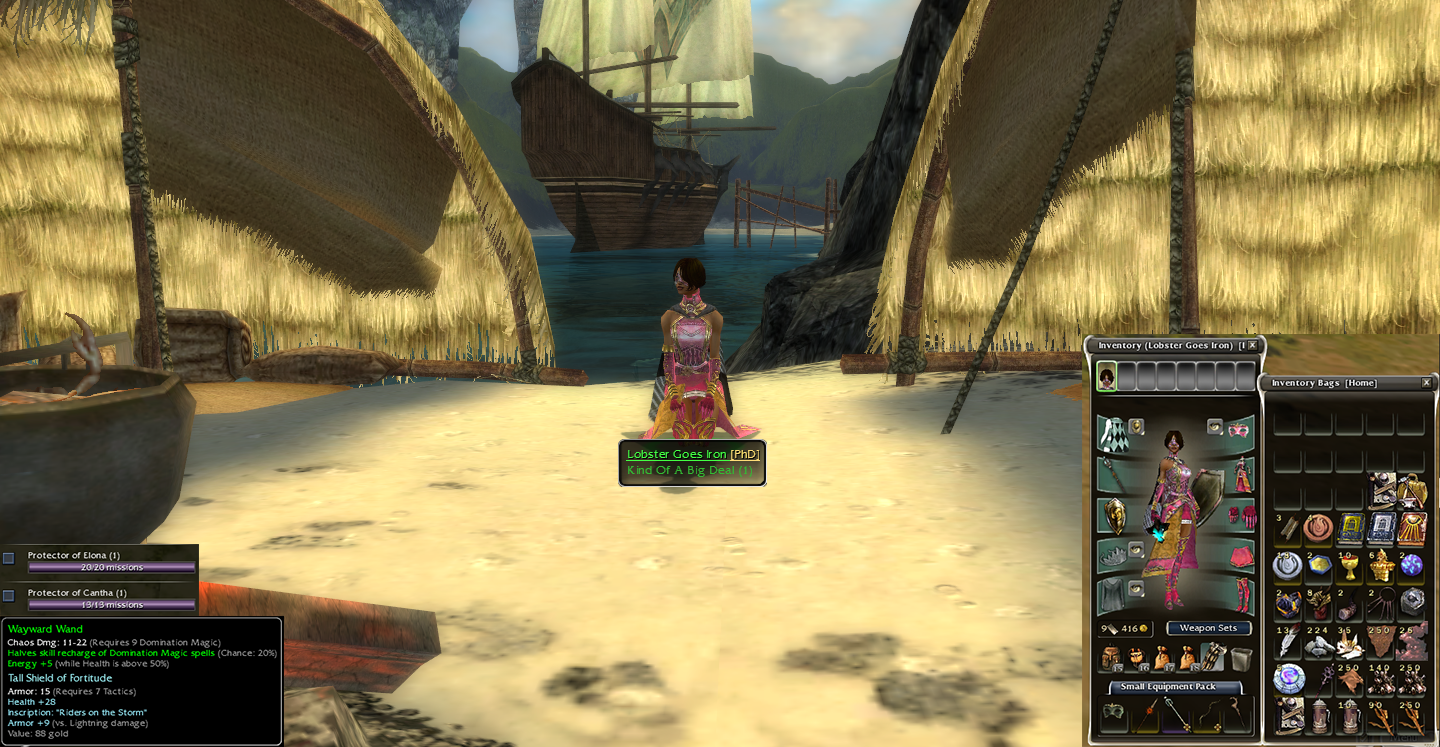This screenshot has width=1440, height=747.
Task: Click the character name label Lobster Goes Iron
Action: click(x=676, y=454)
